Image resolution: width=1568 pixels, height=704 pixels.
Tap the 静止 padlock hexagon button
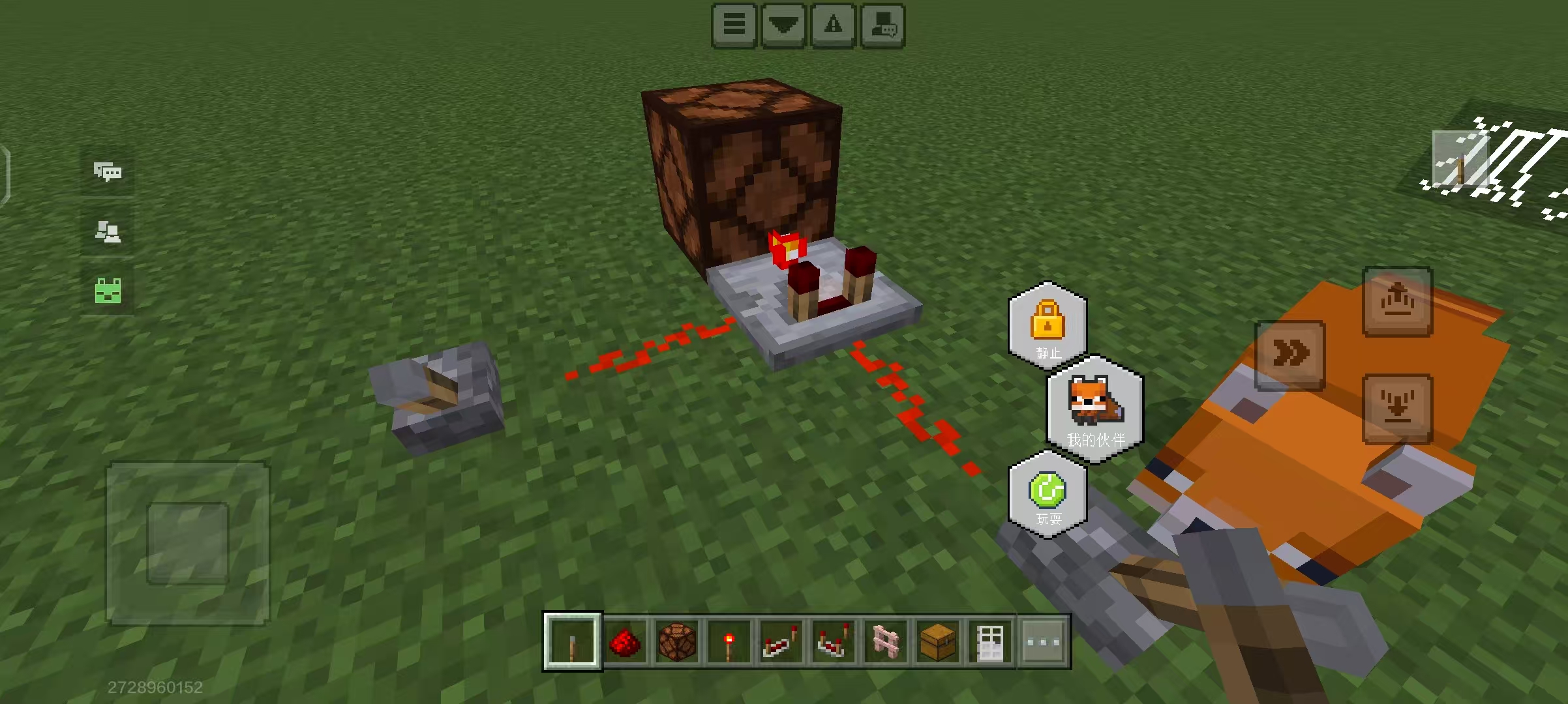(1048, 326)
